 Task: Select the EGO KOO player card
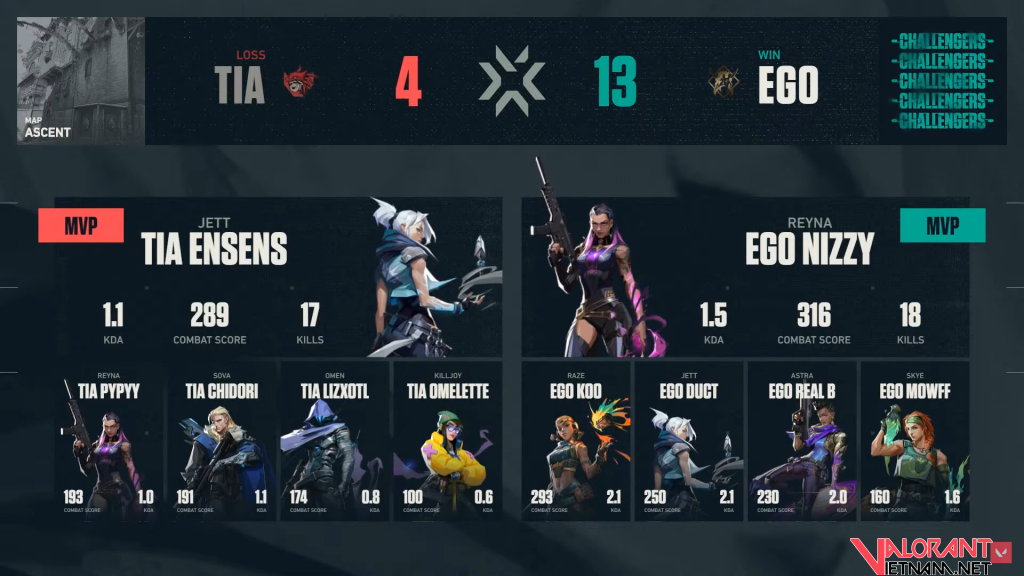(576, 440)
